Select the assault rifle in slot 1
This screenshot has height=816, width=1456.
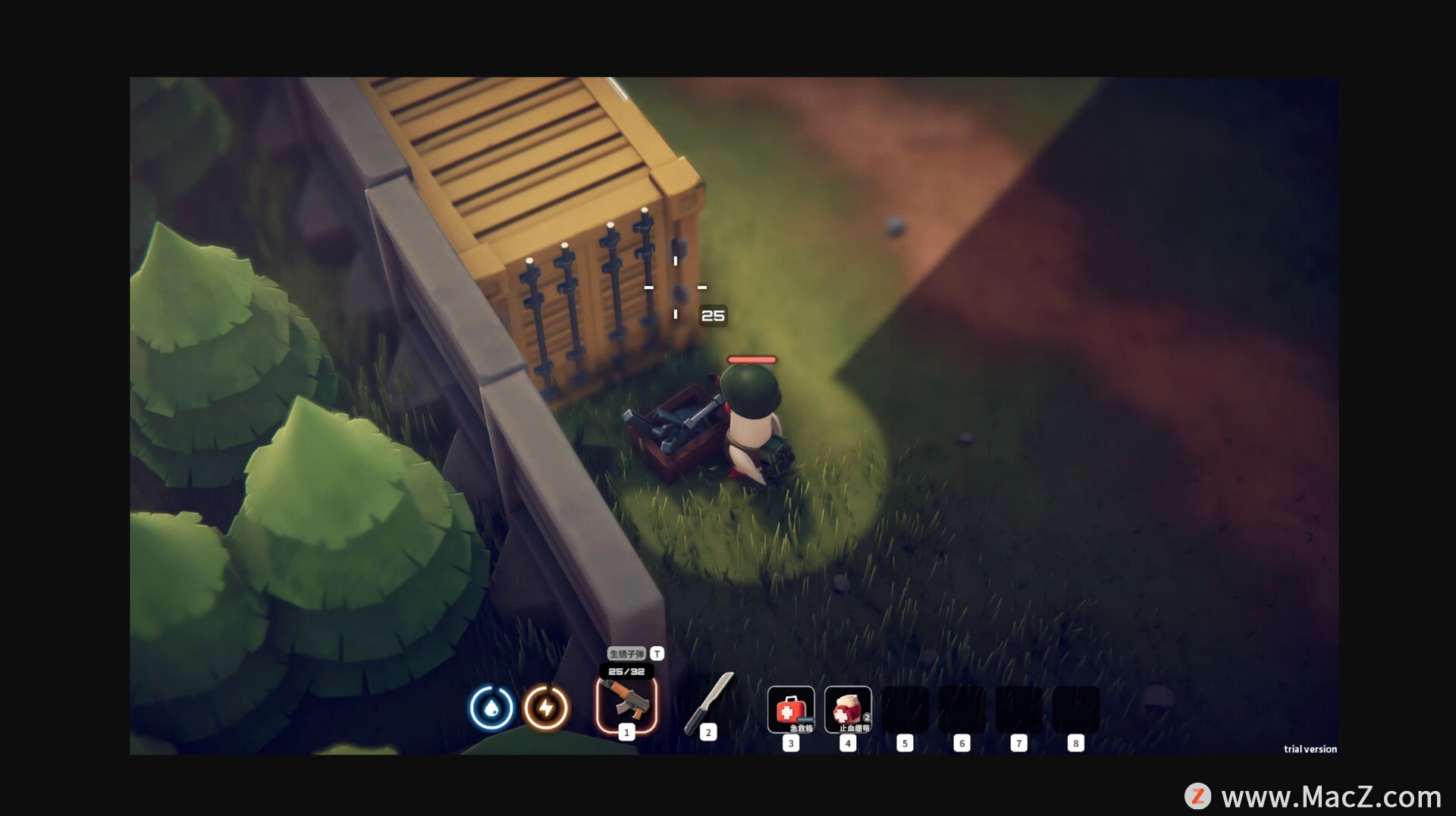(626, 705)
